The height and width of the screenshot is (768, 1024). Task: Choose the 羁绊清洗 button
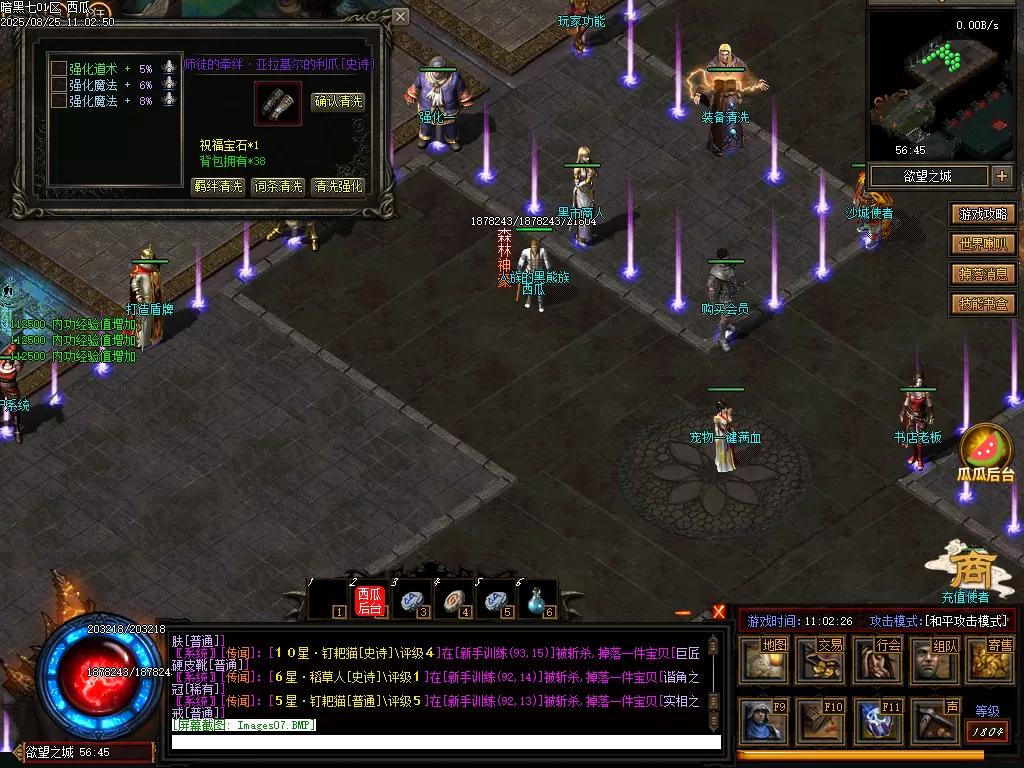[x=218, y=186]
